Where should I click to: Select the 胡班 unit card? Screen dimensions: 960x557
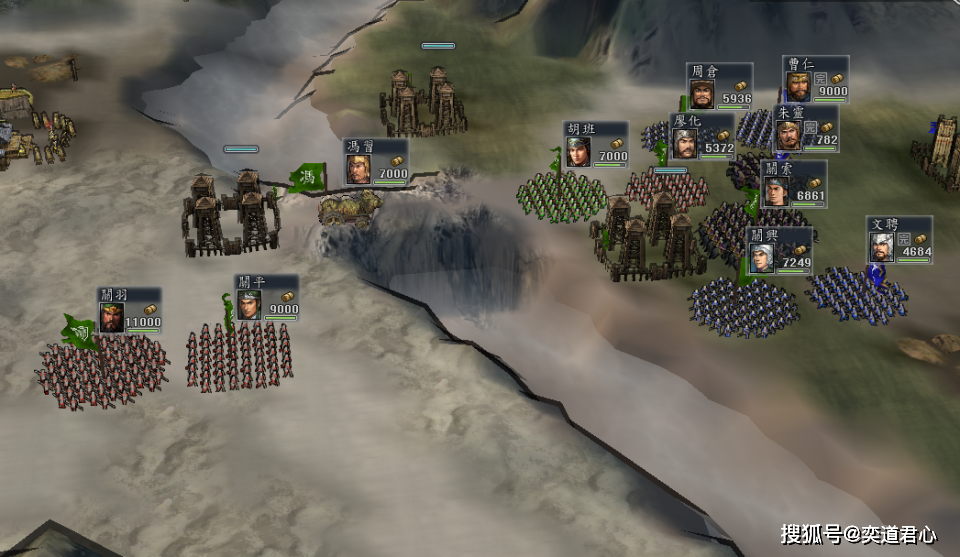coord(596,144)
